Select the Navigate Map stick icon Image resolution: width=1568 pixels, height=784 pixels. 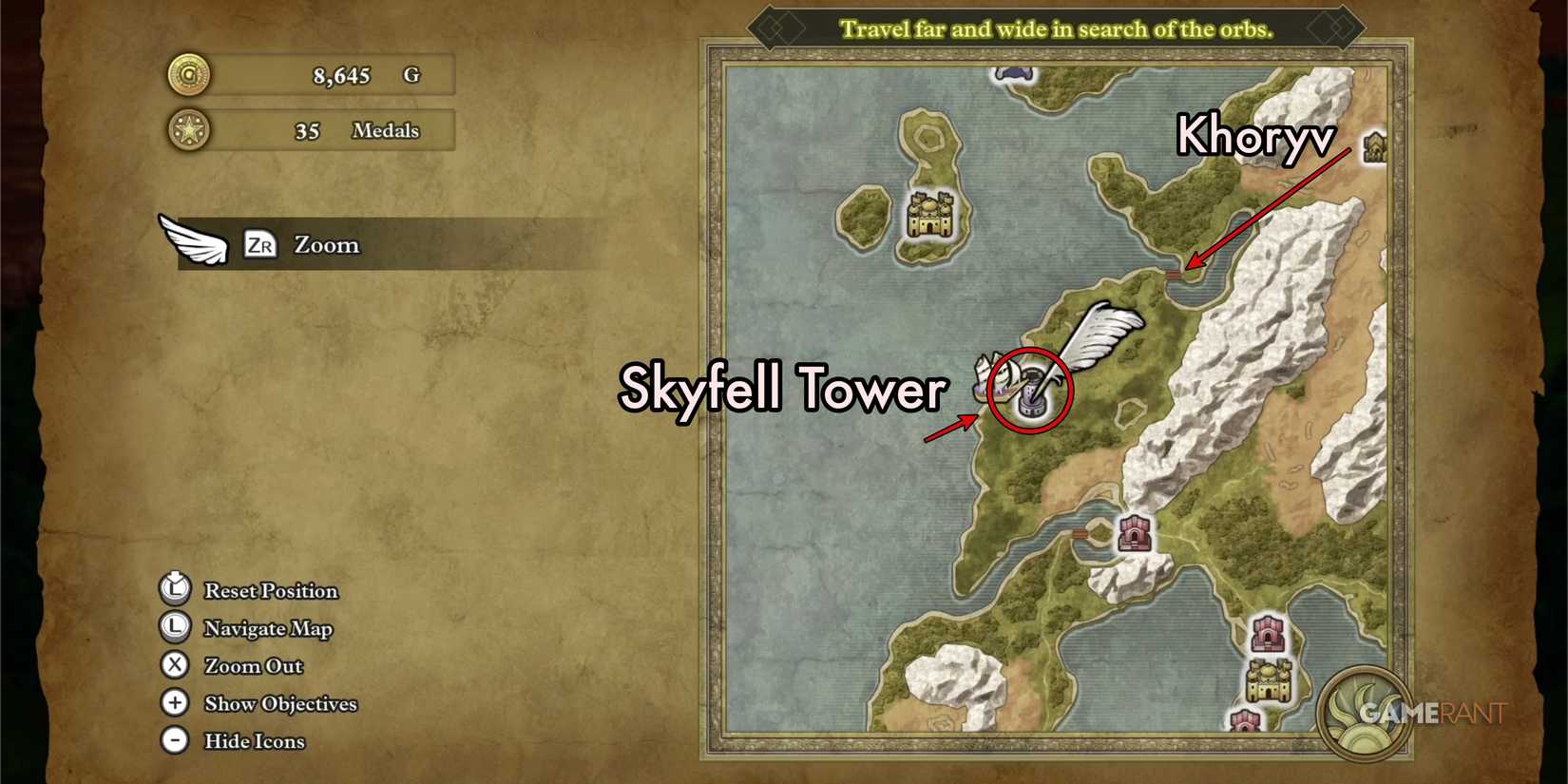click(x=174, y=627)
